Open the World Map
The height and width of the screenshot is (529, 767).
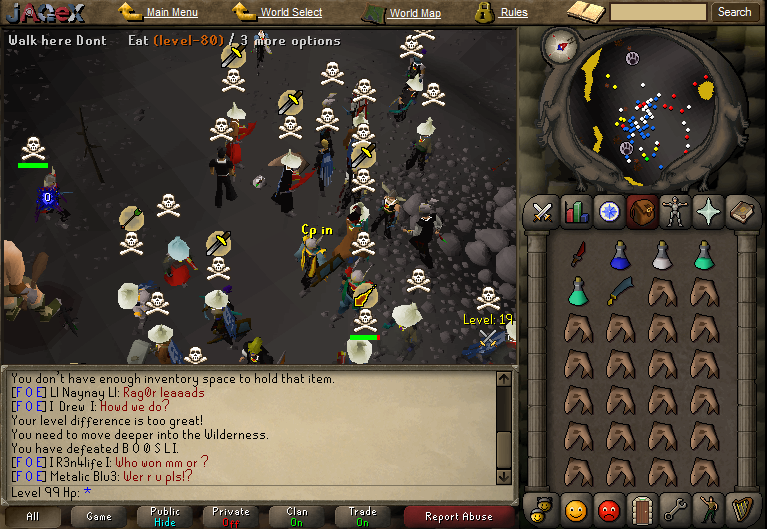(x=414, y=13)
